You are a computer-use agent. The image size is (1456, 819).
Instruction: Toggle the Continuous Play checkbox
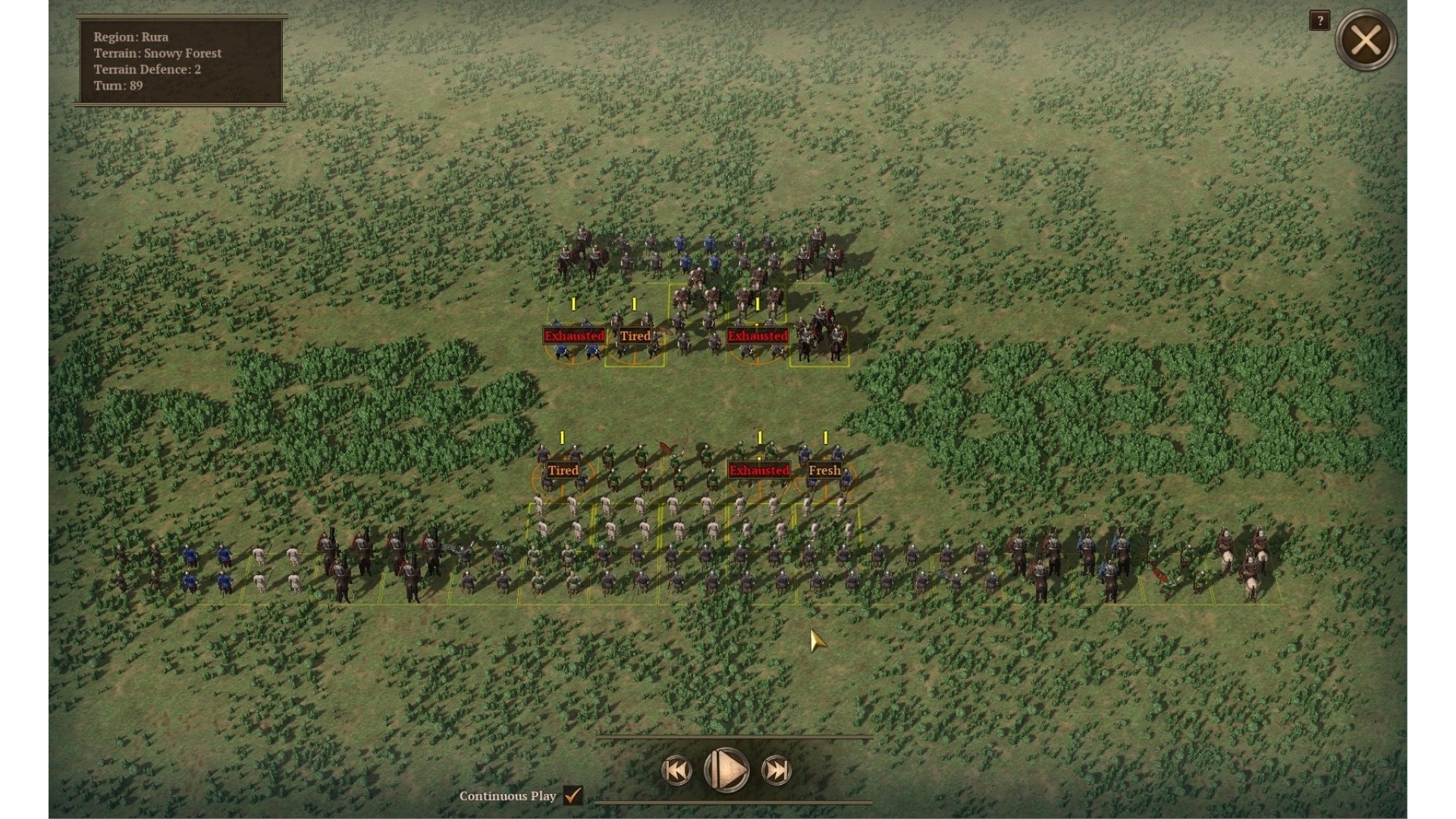[573, 795]
